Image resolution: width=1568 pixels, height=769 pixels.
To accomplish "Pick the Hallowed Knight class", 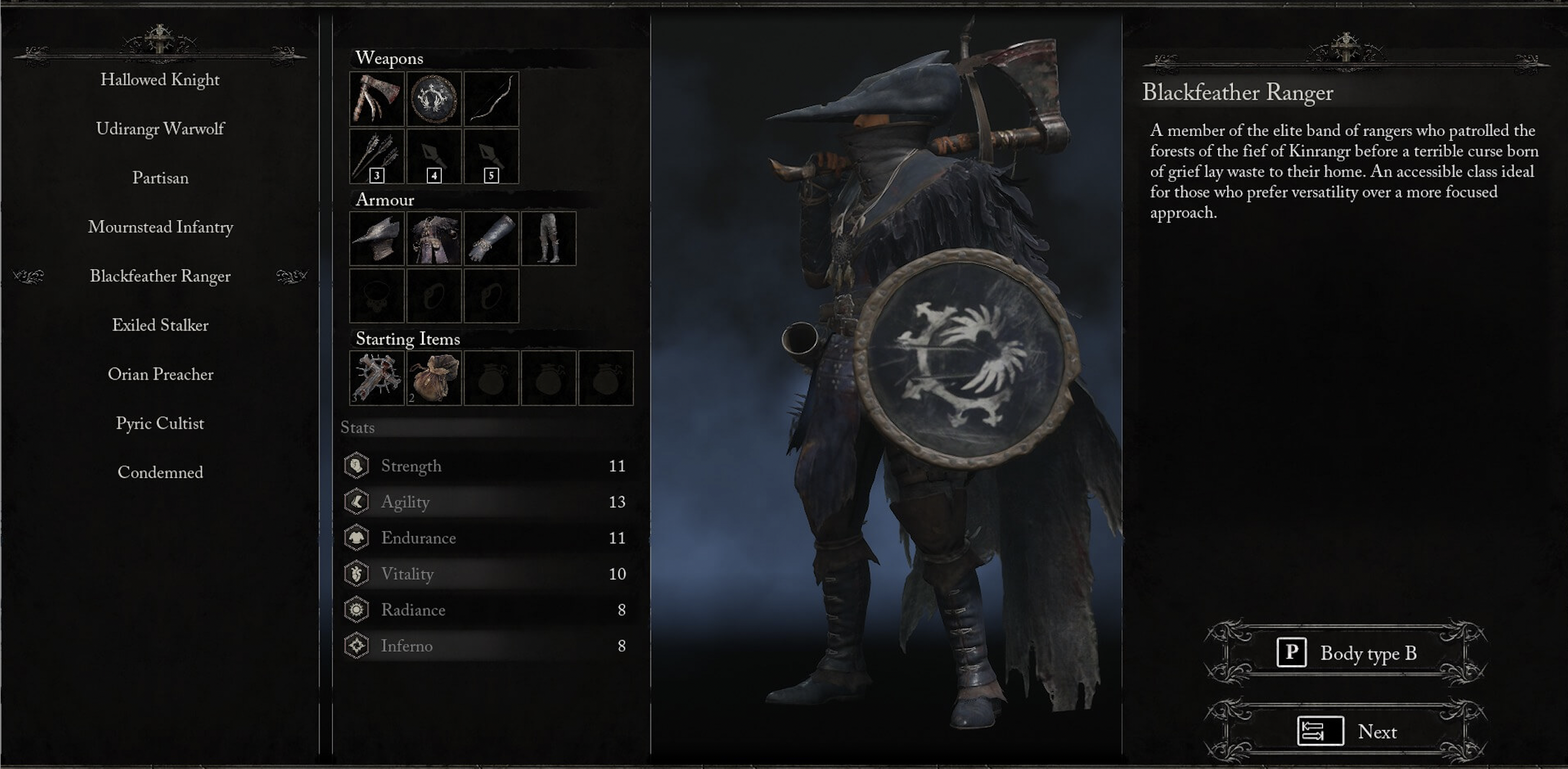I will 161,79.
